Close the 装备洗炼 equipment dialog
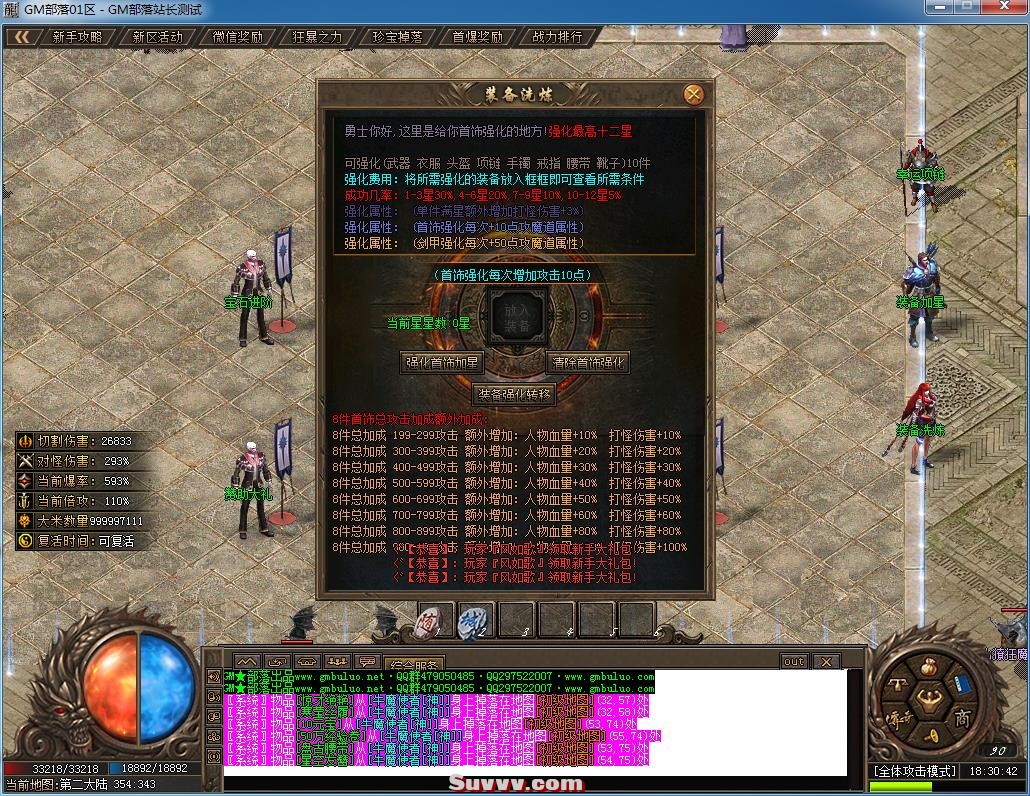 pyautogui.click(x=693, y=94)
